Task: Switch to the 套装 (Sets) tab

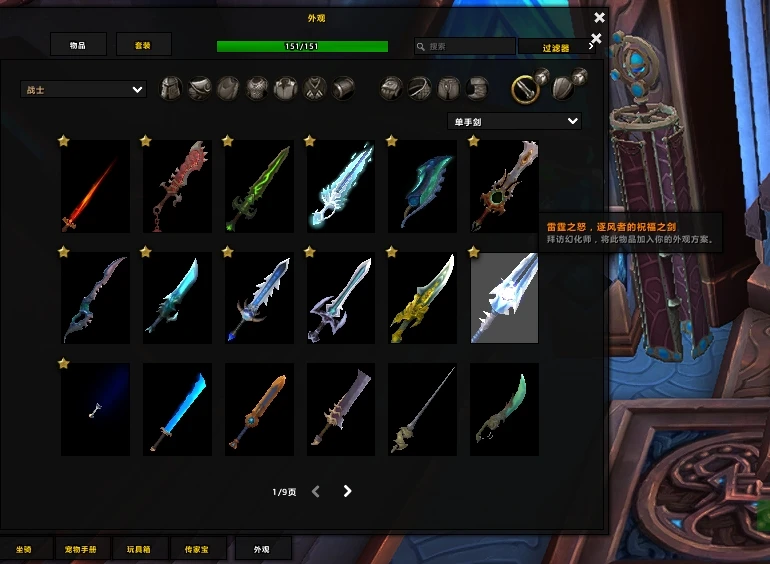Action: tap(144, 45)
